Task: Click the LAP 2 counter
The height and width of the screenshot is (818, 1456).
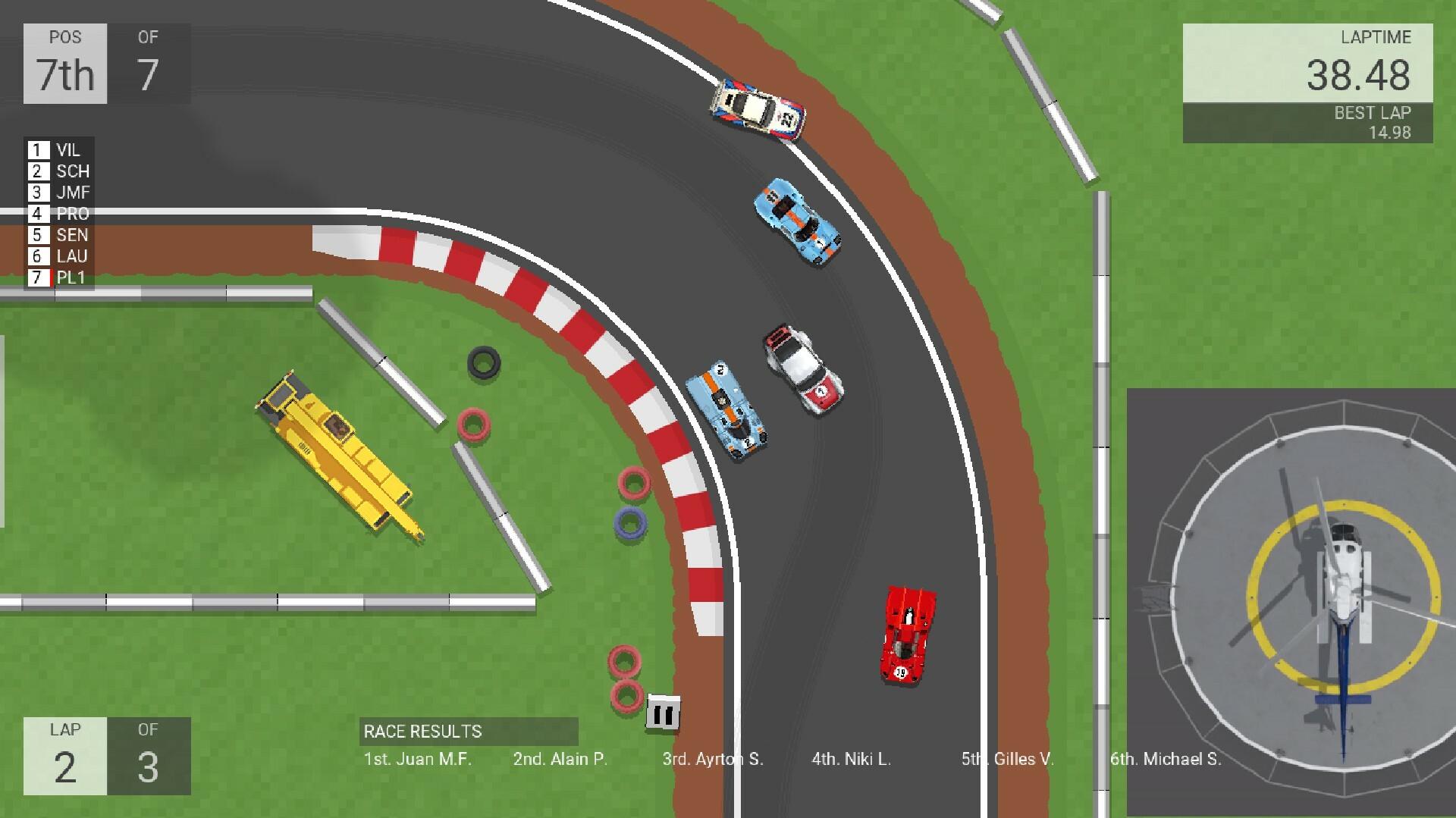Action: 64,757
